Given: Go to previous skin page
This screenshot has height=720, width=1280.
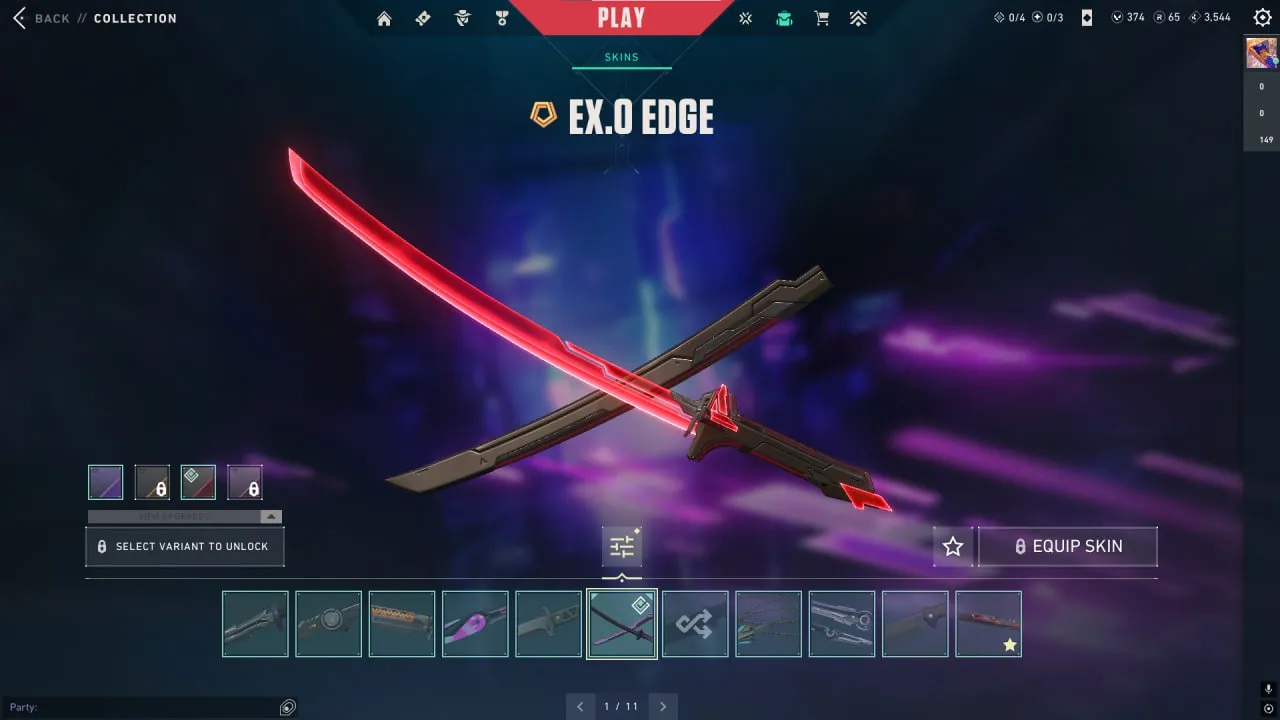Looking at the screenshot, I should [581, 706].
